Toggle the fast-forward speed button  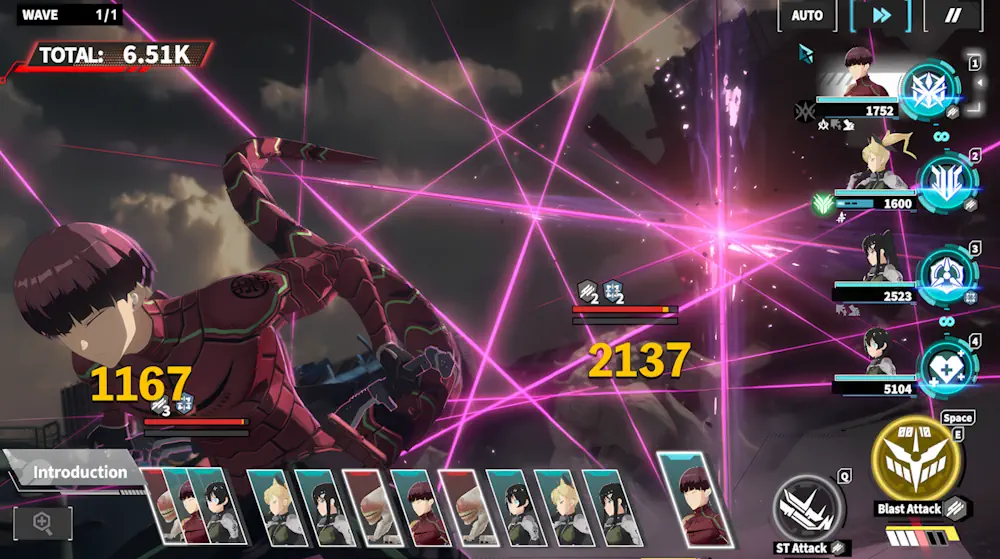tap(881, 15)
